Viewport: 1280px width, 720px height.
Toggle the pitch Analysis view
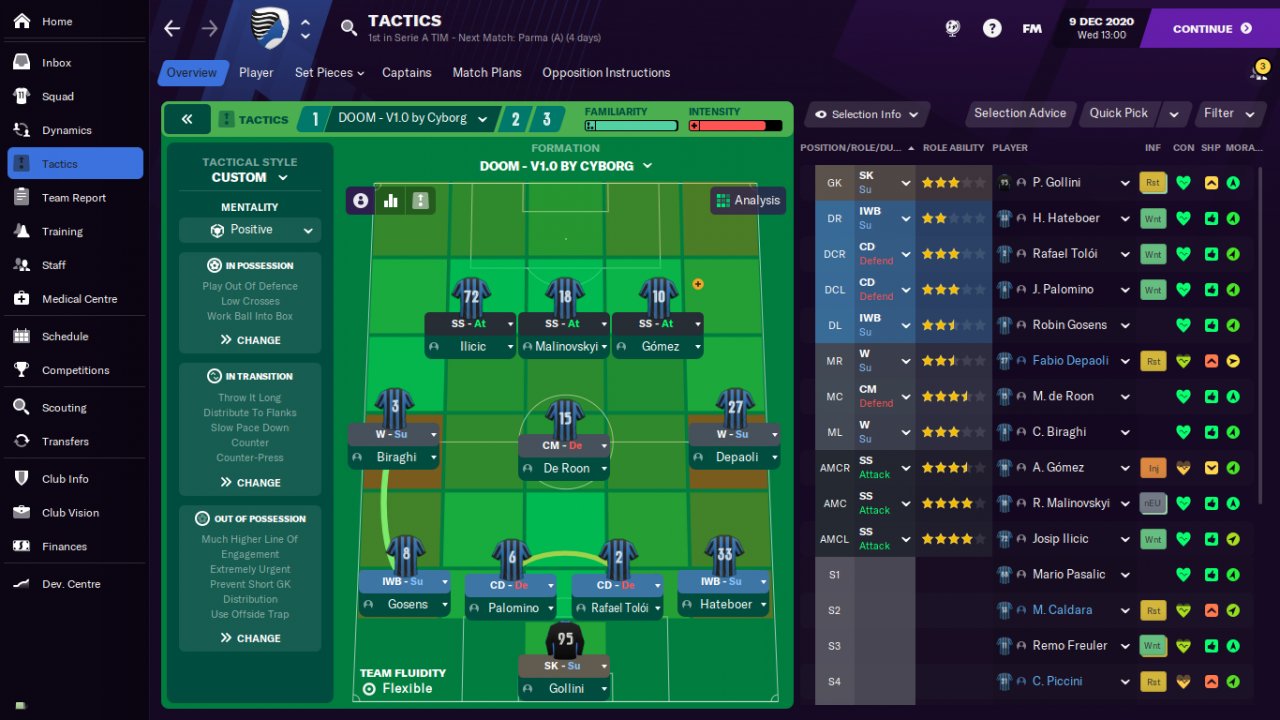pos(747,200)
